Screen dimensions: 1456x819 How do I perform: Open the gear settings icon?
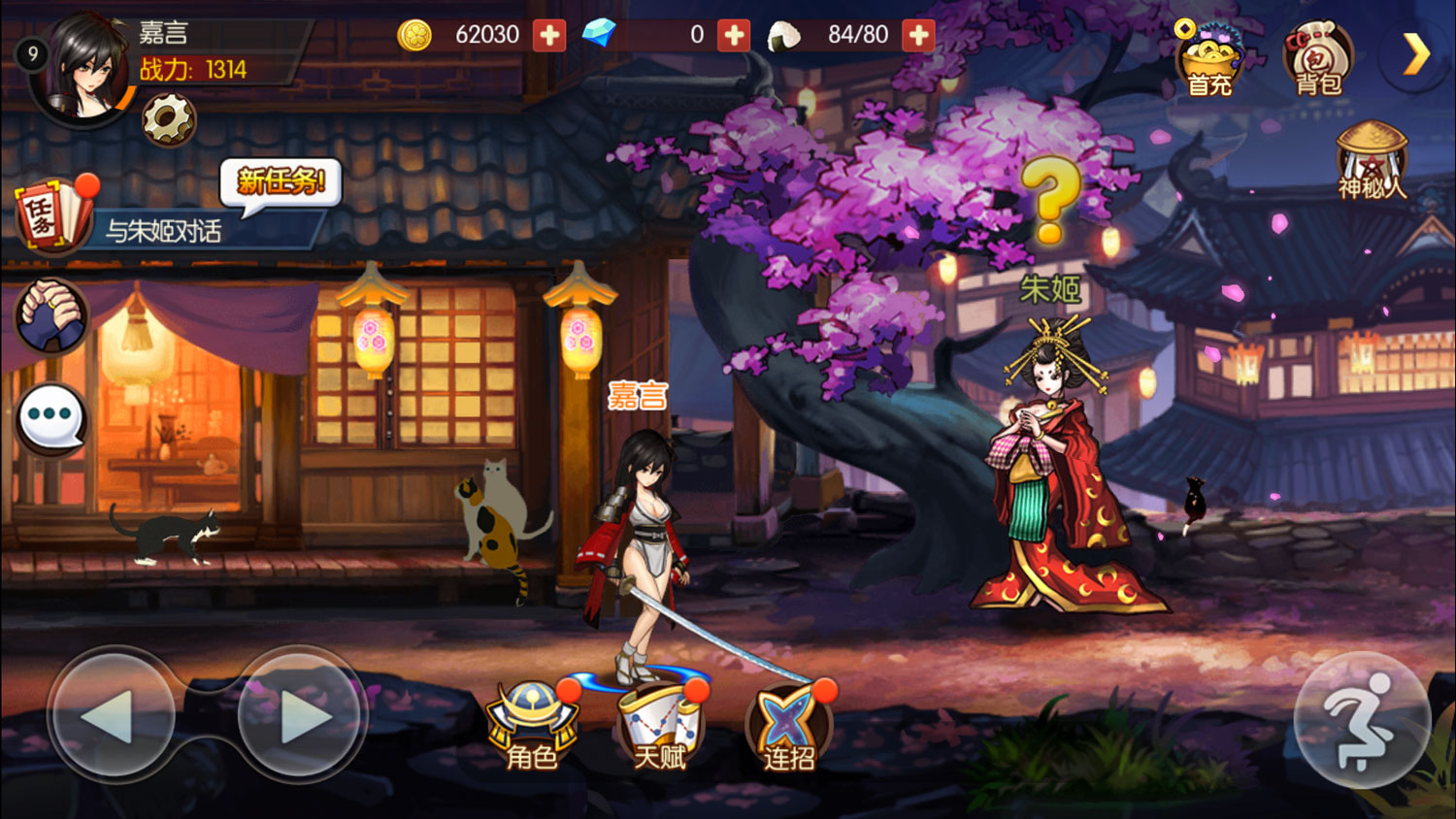pyautogui.click(x=169, y=120)
